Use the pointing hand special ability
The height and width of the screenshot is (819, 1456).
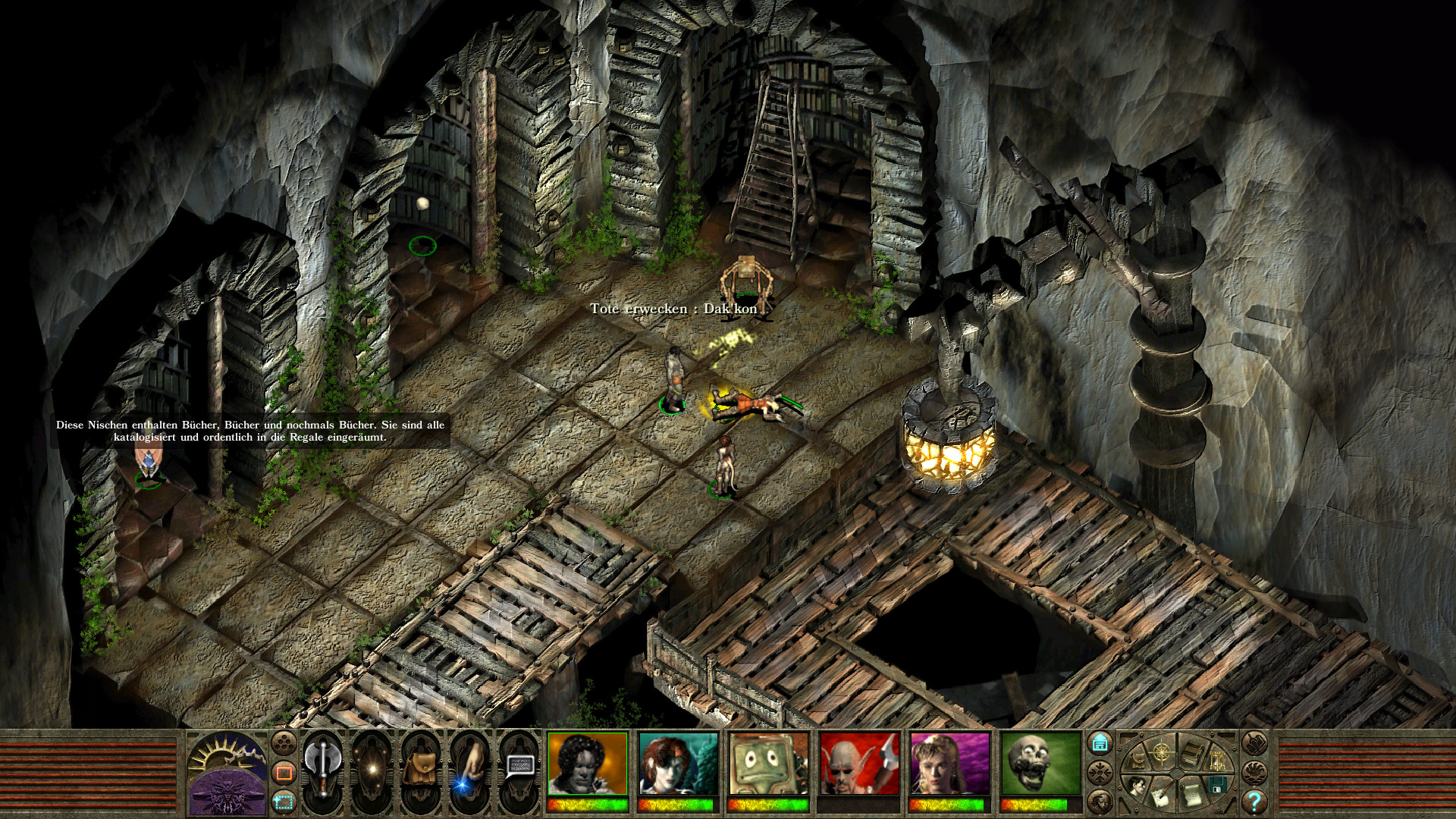[469, 769]
